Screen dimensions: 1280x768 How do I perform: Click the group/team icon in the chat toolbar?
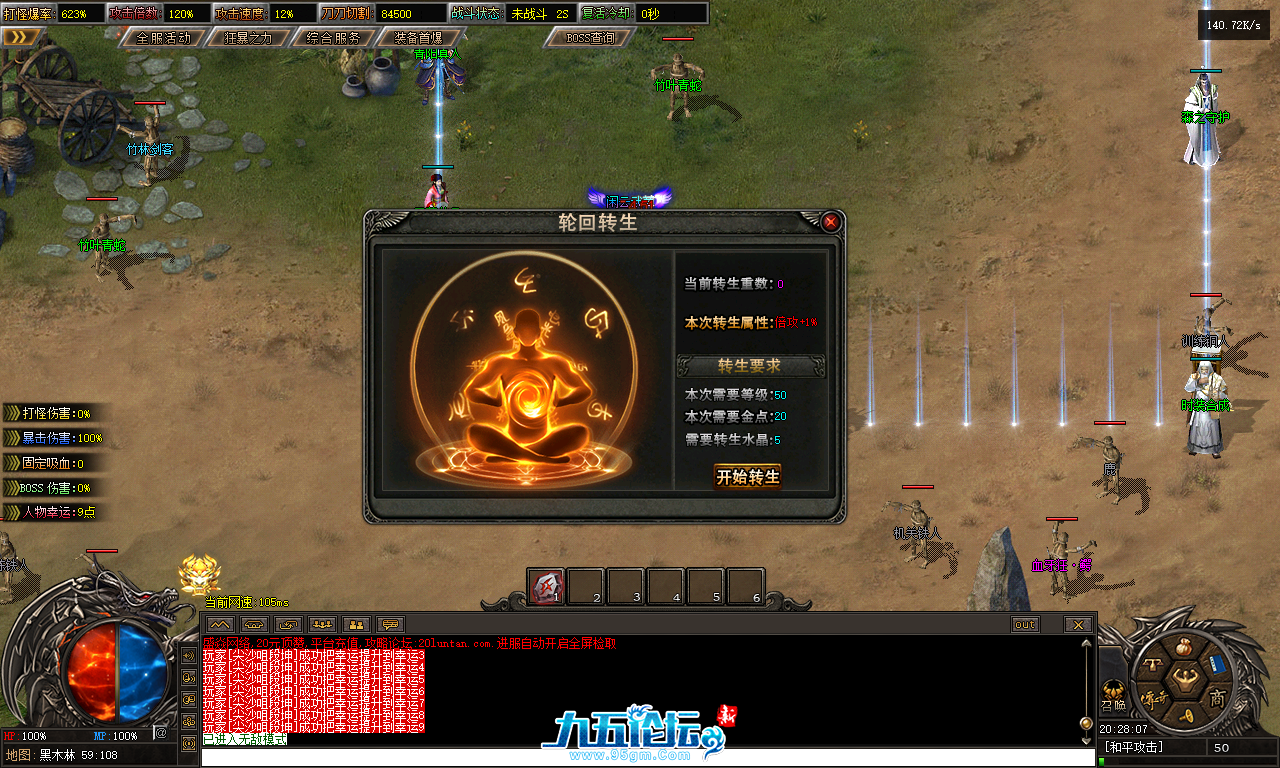[324, 624]
